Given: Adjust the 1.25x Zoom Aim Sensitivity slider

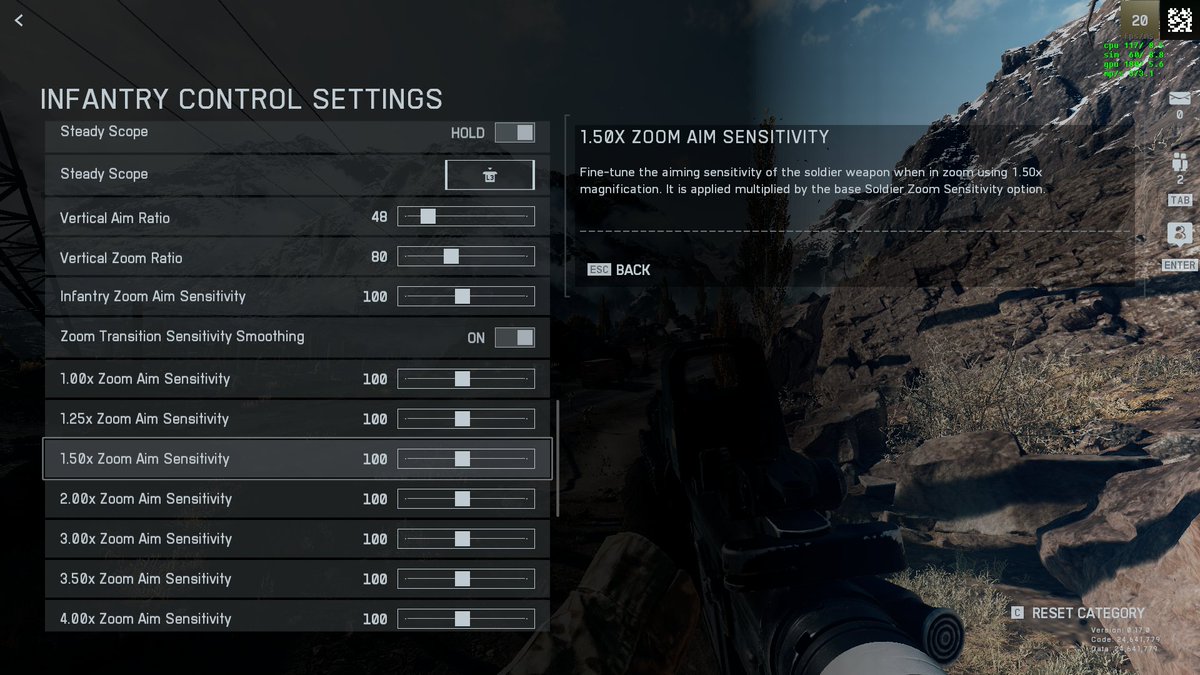Looking at the screenshot, I should [462, 419].
